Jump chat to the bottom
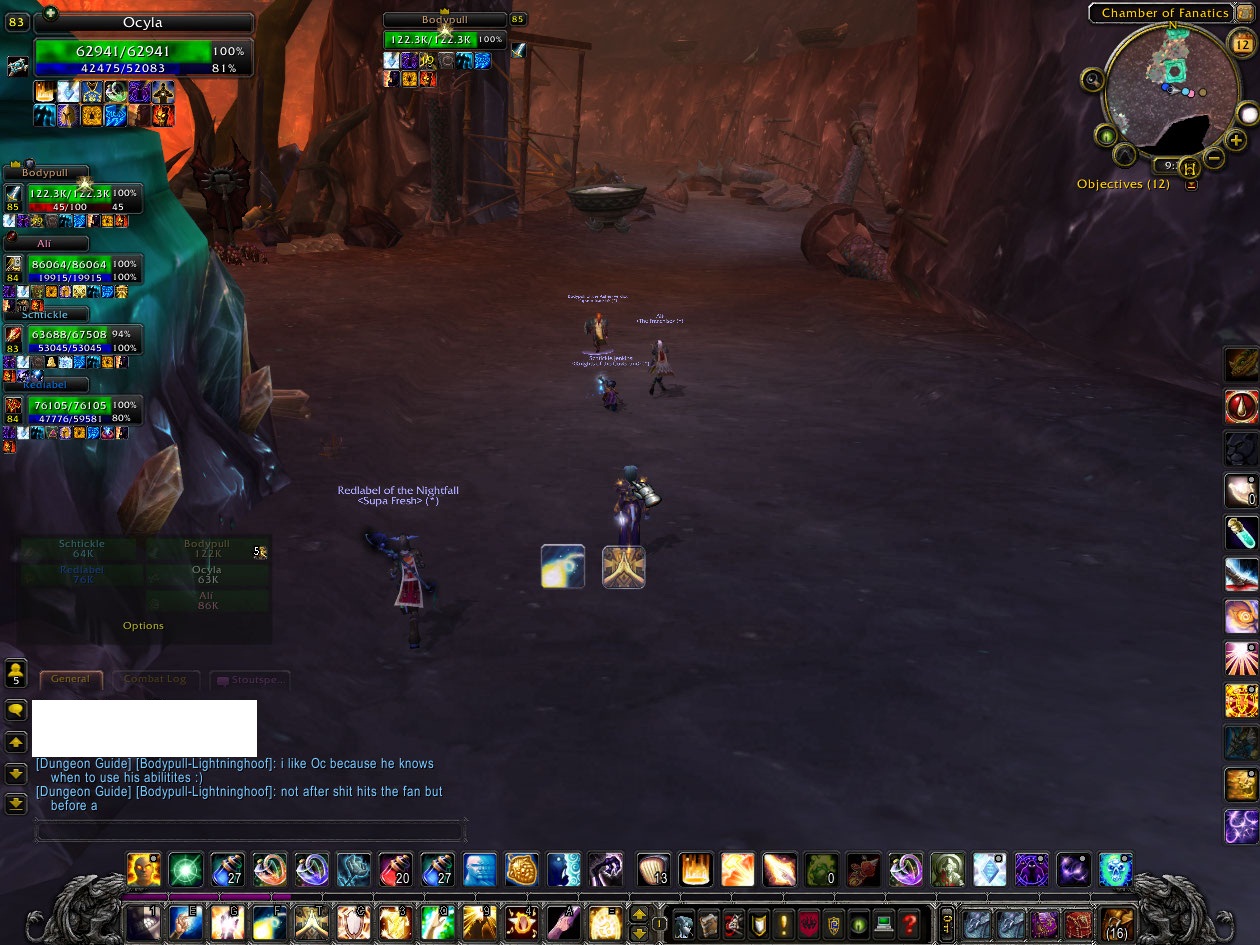The image size is (1260, 945). 16,803
